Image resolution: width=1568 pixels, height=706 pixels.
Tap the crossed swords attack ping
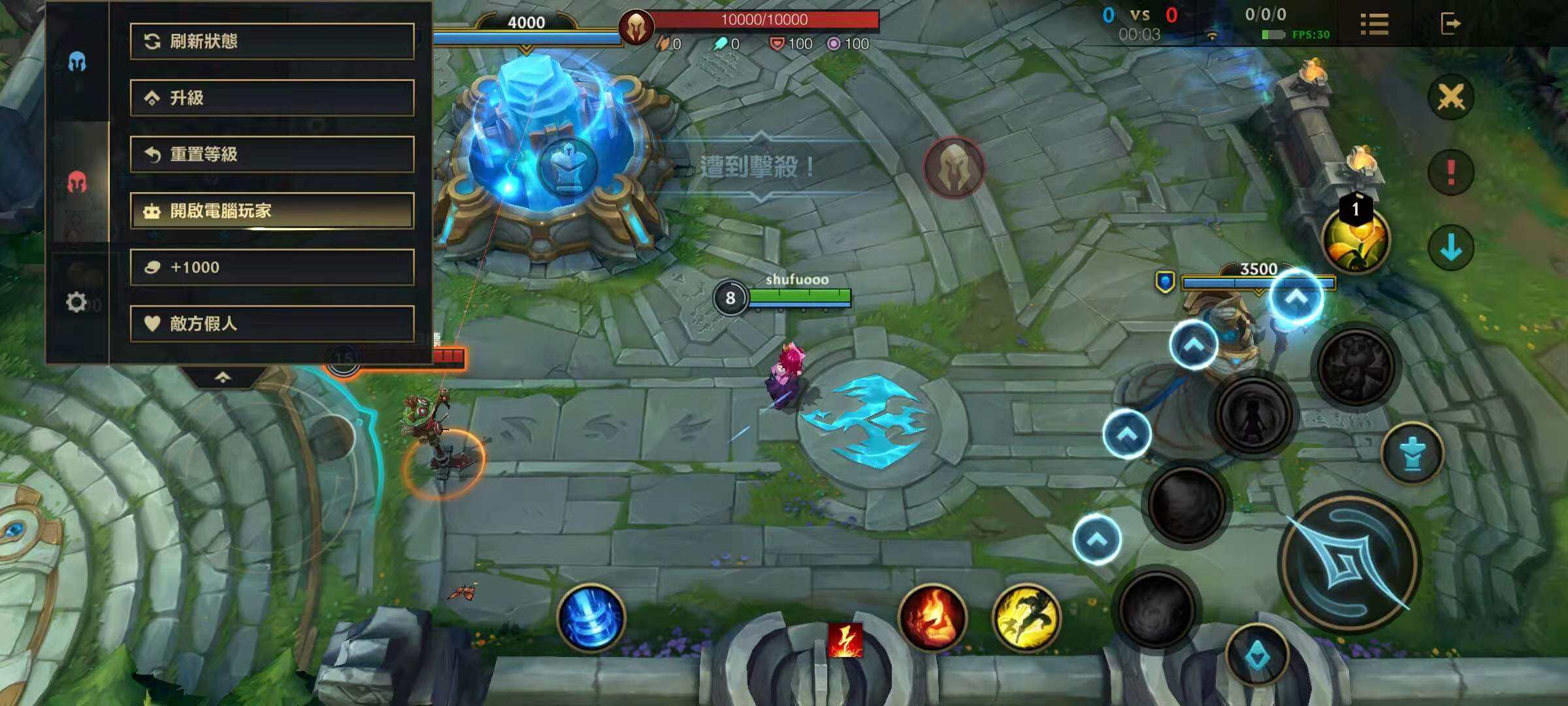click(1450, 97)
